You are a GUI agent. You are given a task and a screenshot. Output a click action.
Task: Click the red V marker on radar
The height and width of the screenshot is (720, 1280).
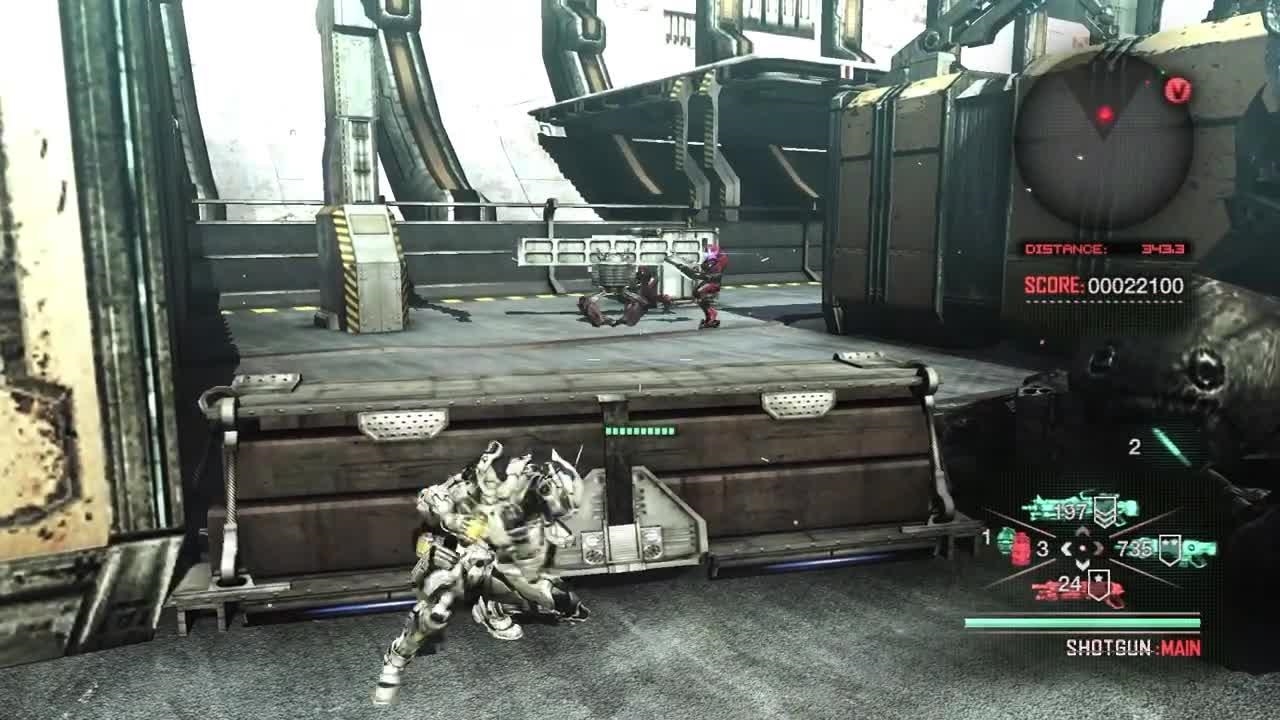coord(1178,91)
